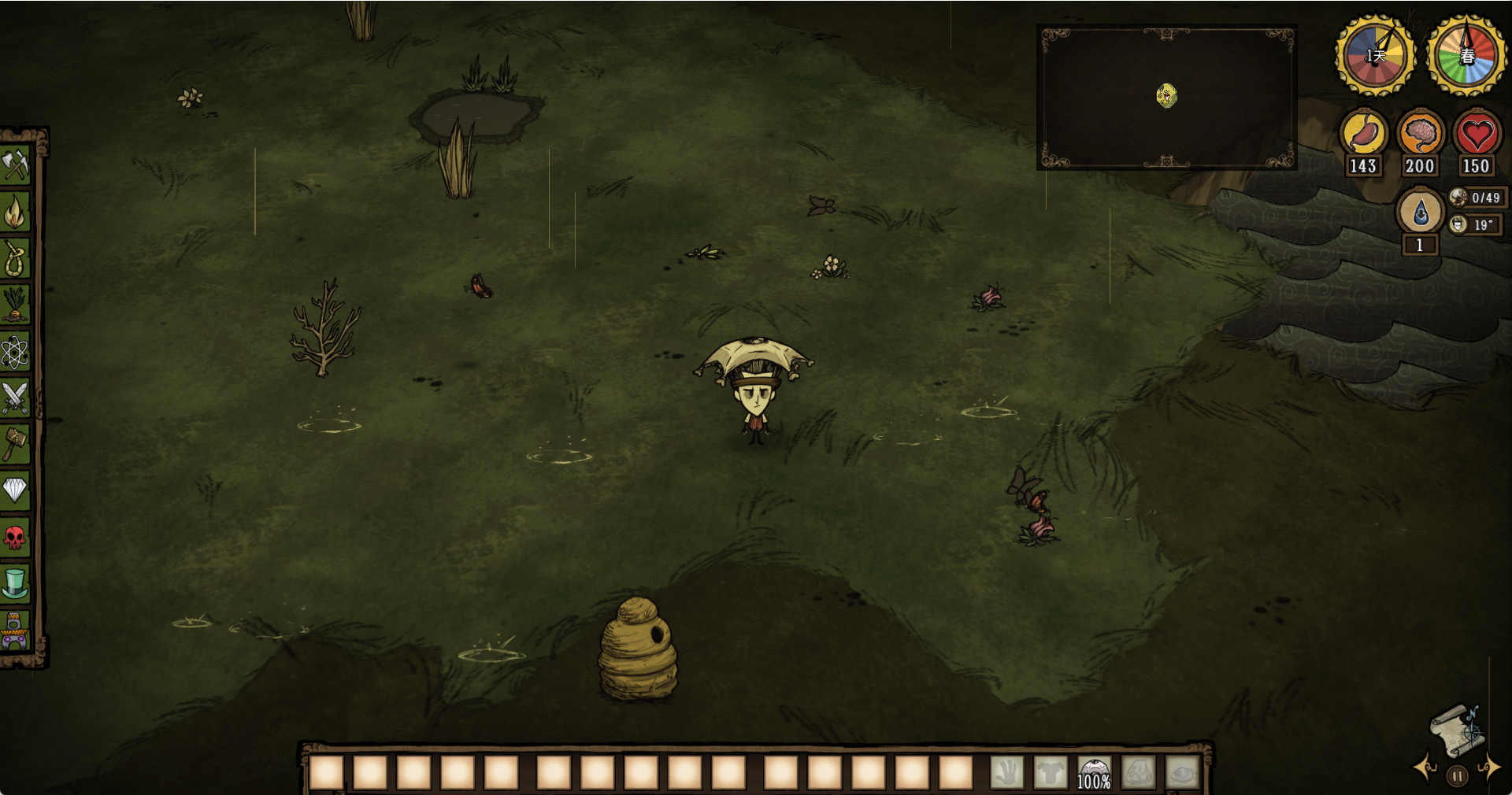Viewport: 1512px width, 795px height.
Task: Choose the Fight tab with crossed swords
Action: [x=15, y=397]
